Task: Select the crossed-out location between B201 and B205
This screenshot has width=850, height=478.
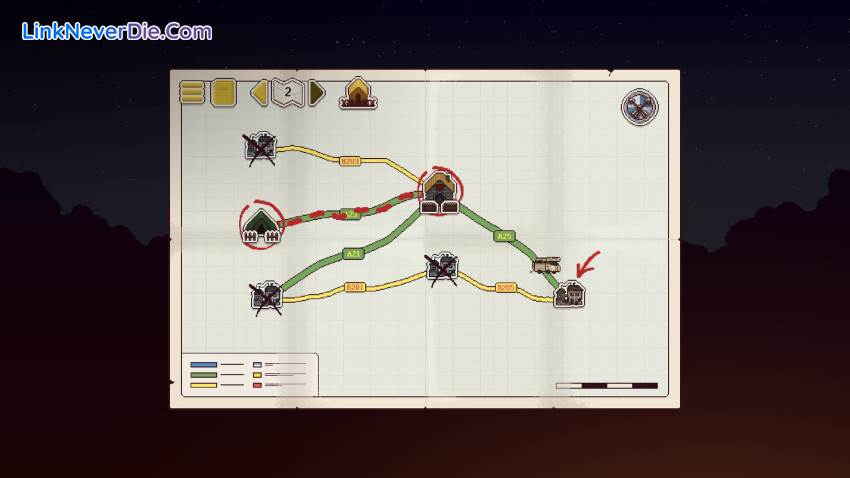Action: click(442, 267)
